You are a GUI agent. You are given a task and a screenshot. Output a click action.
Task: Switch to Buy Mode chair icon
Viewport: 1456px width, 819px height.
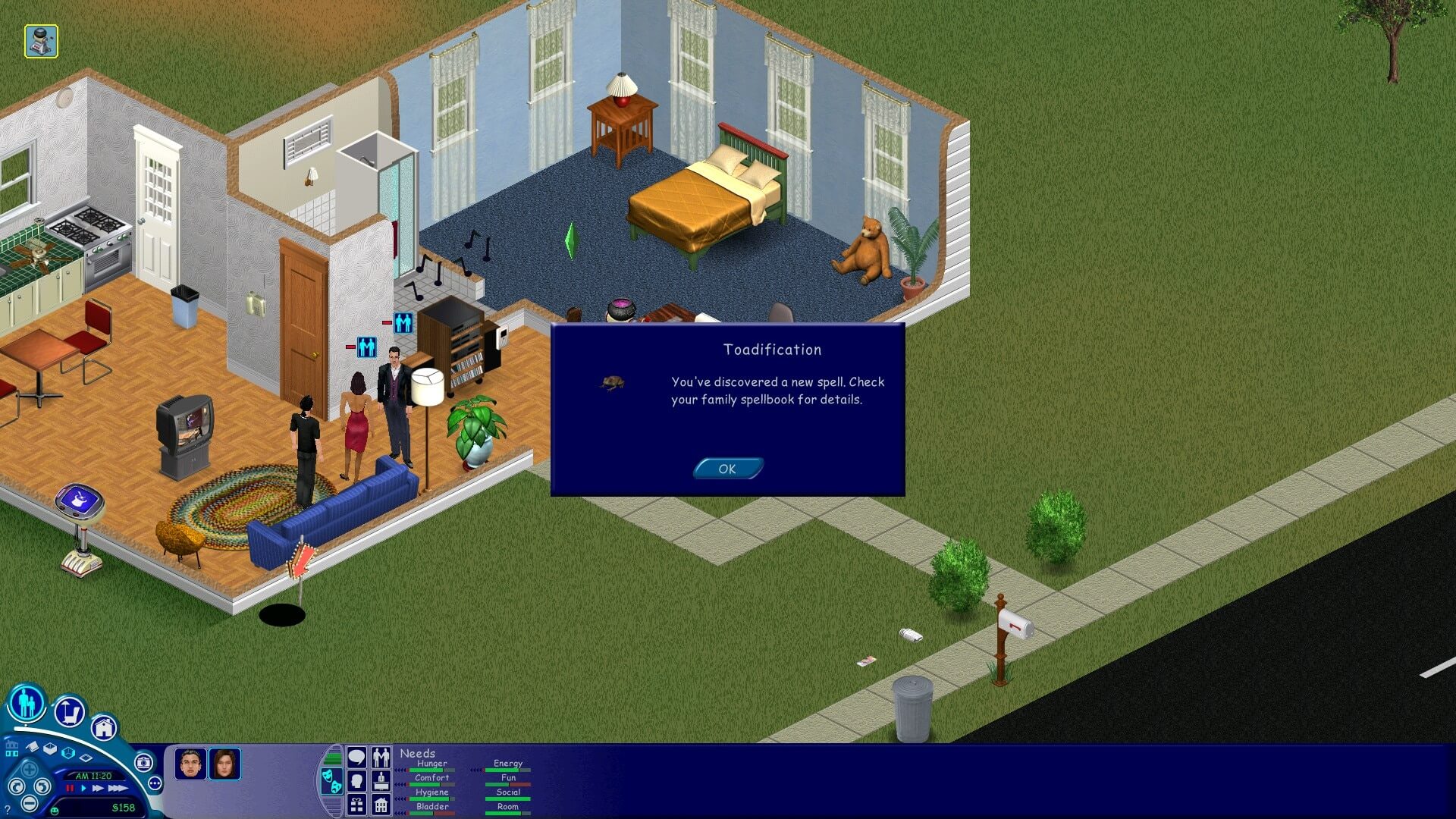[x=70, y=712]
